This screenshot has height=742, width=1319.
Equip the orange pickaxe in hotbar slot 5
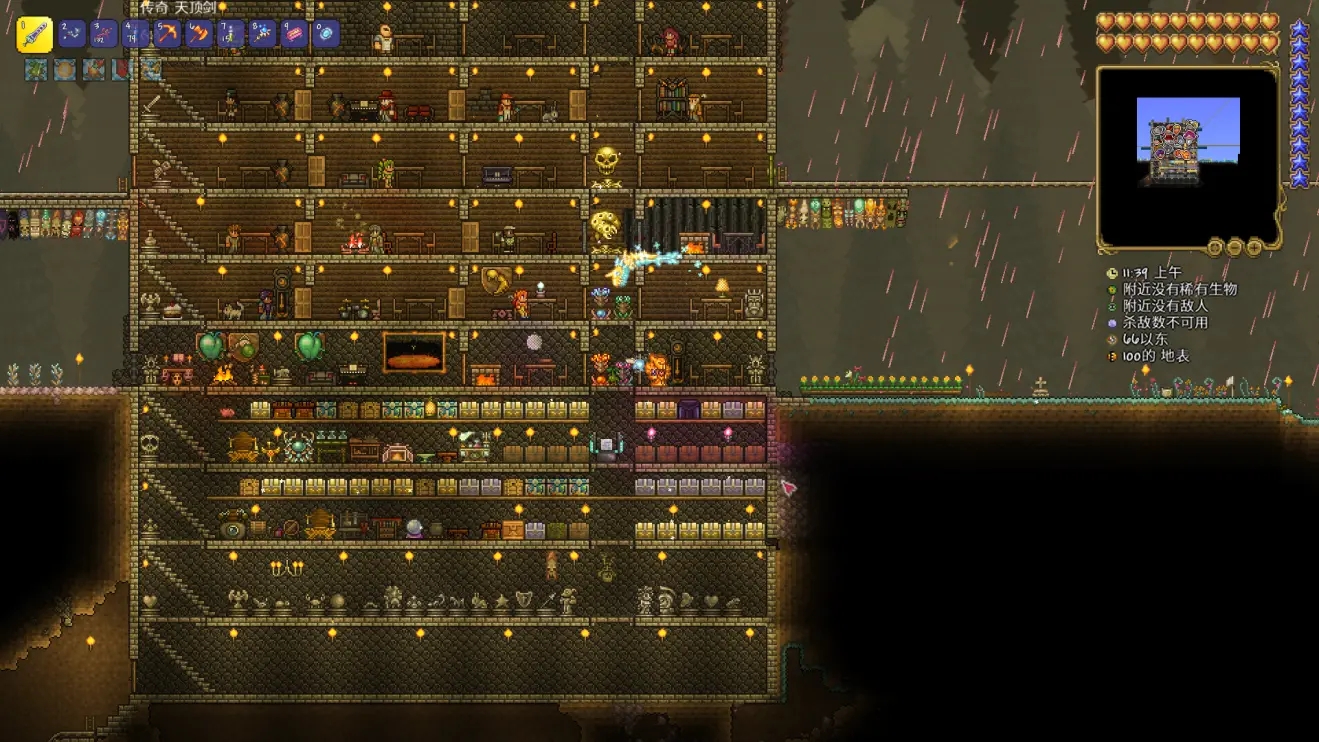tap(167, 34)
